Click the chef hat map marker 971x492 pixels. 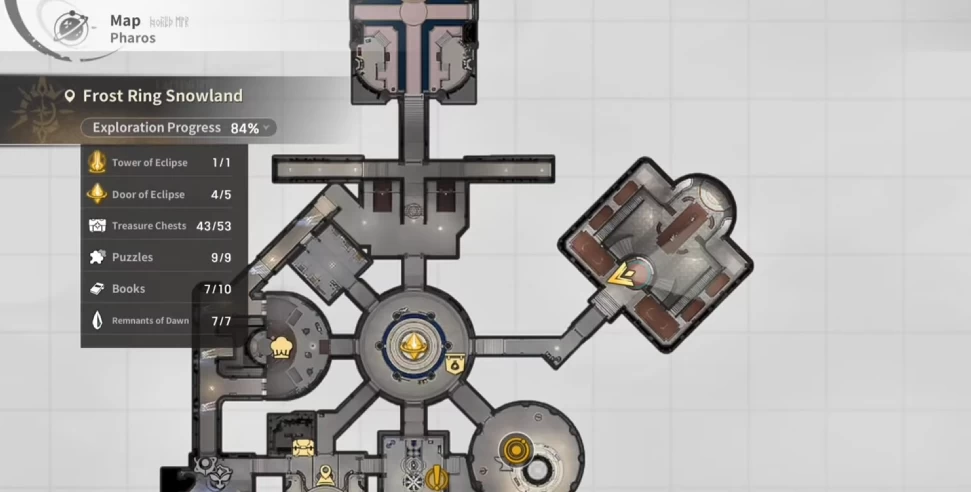click(281, 347)
